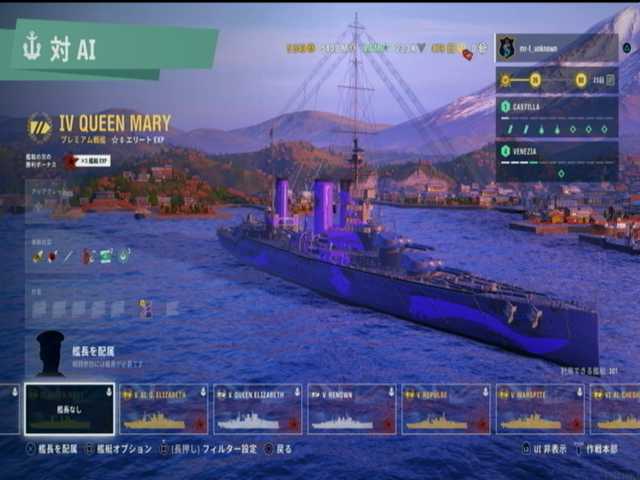640x480 pixels.
Task: Select the green flag equipment icon
Action: click(105, 257)
